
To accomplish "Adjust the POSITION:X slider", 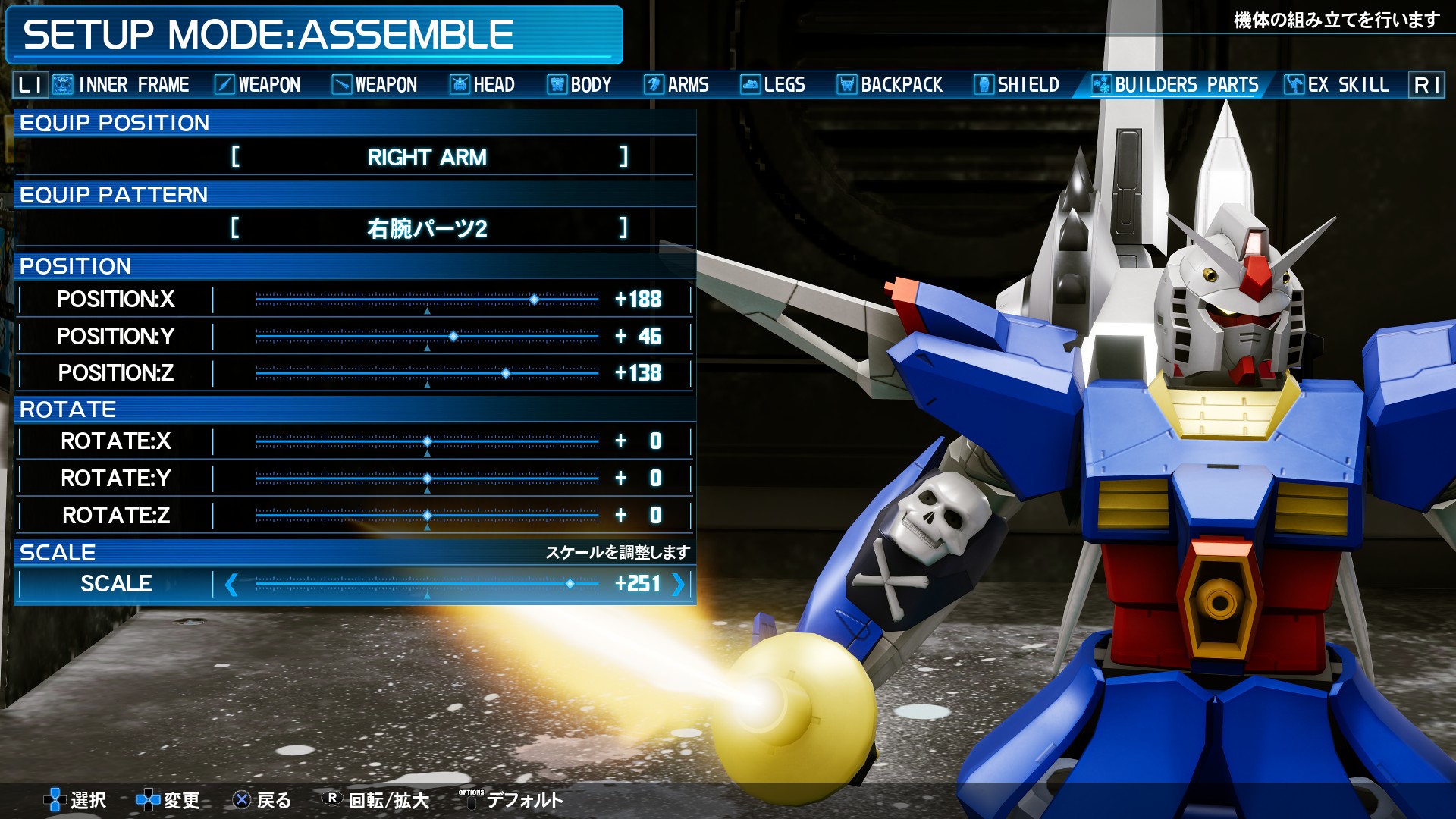I will 427,300.
